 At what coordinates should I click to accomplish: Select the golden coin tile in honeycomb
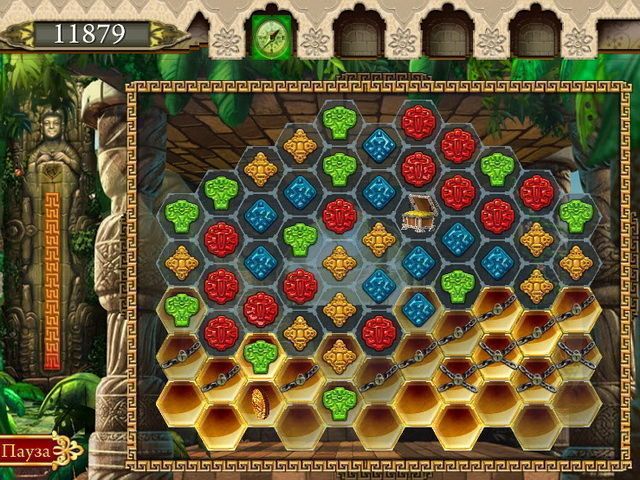pos(258,404)
